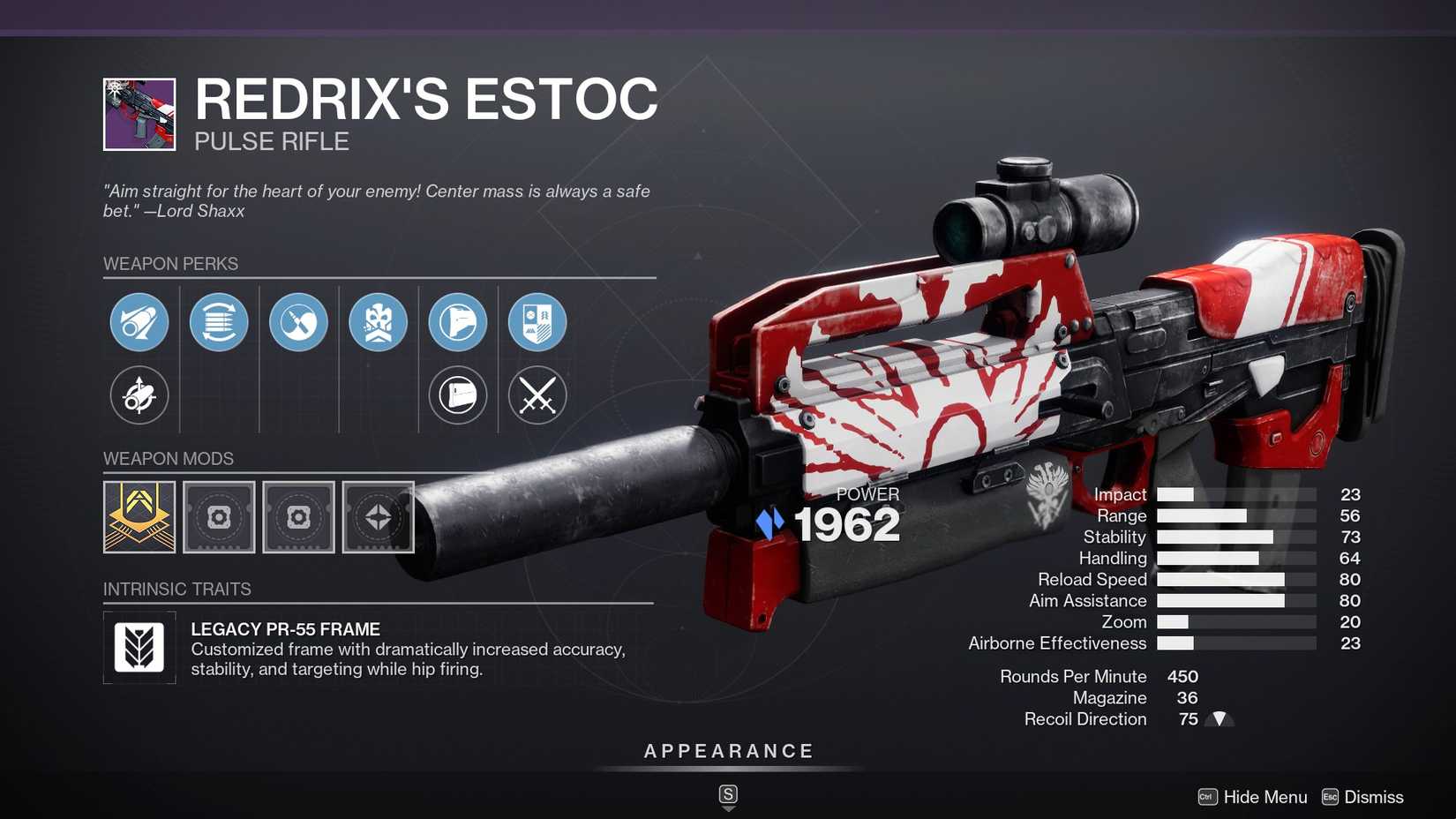Select the fifth blue magazine-boost perk
This screenshot has height=819, width=1456.
pos(457,322)
